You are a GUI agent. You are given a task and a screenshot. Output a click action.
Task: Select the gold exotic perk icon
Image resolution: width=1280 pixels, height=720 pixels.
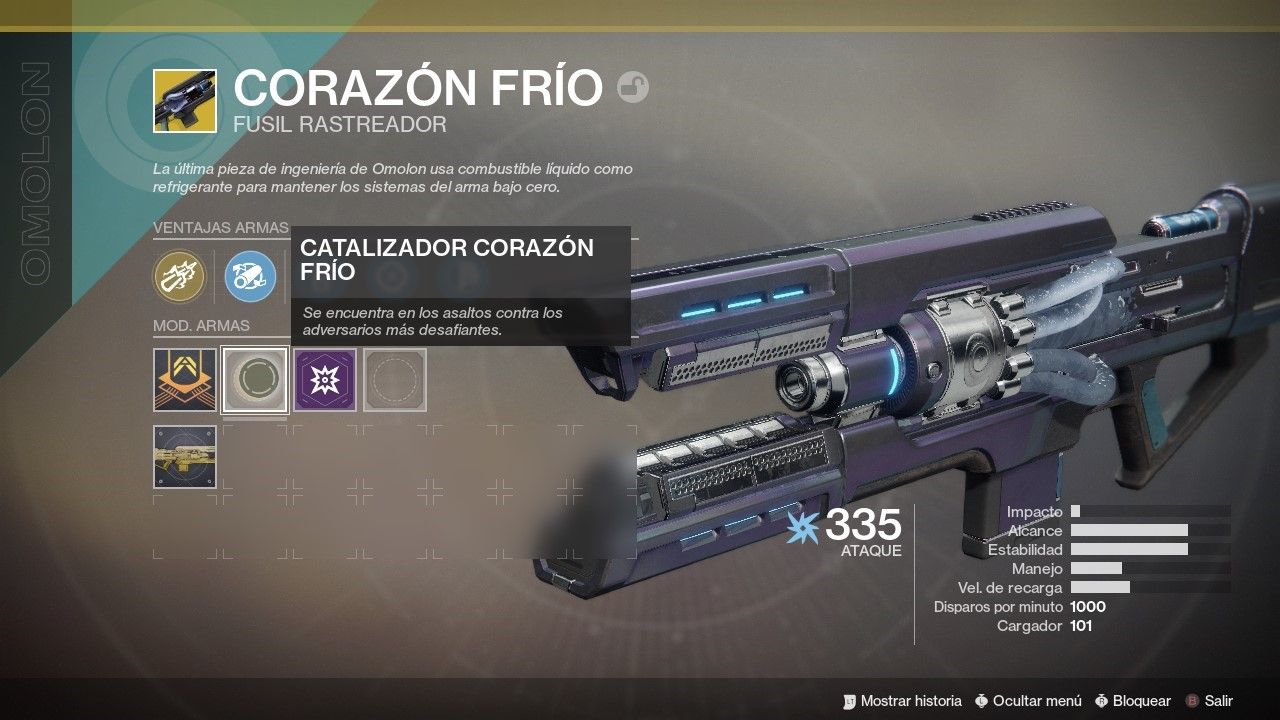point(179,276)
